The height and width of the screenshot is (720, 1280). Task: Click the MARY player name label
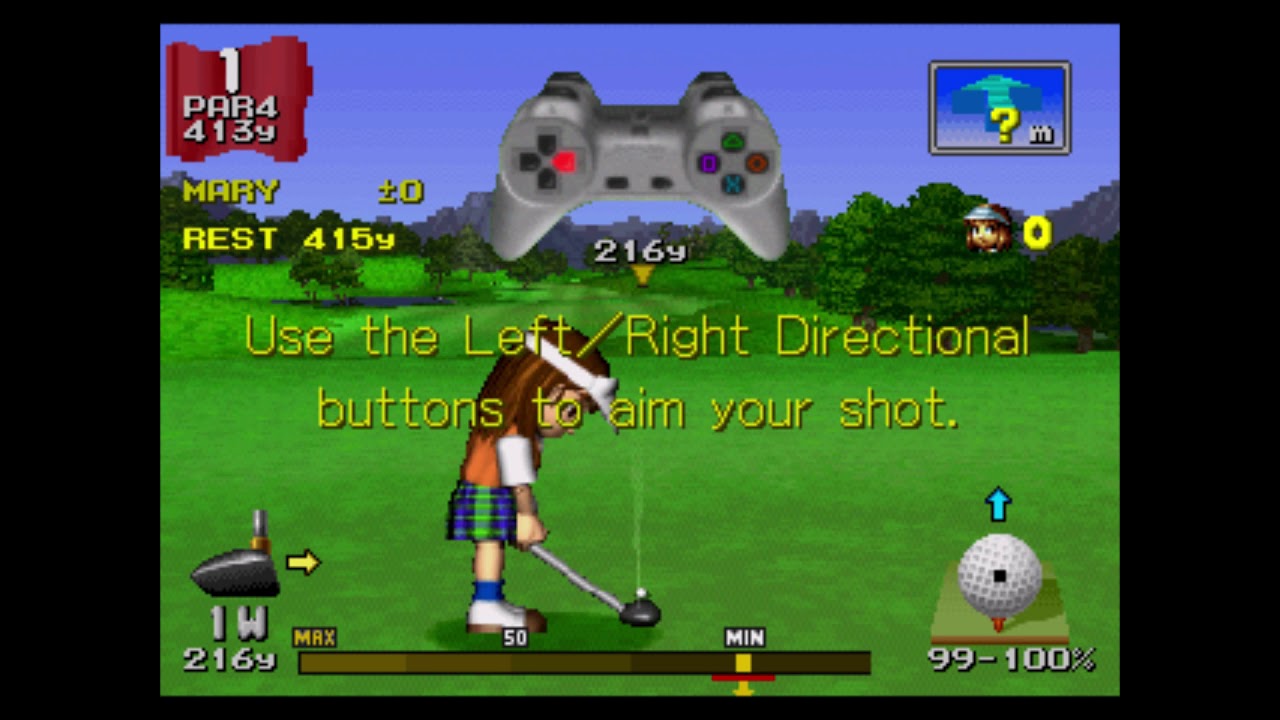pyautogui.click(x=230, y=191)
